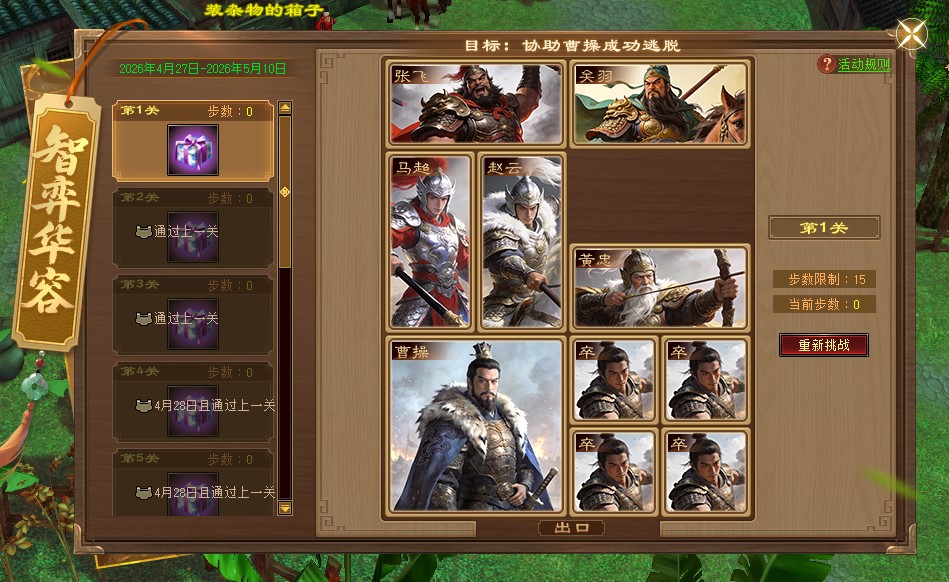Viewport: 949px width, 582px height.
Task: Click the level list scroll-up arrow
Action: (x=285, y=108)
